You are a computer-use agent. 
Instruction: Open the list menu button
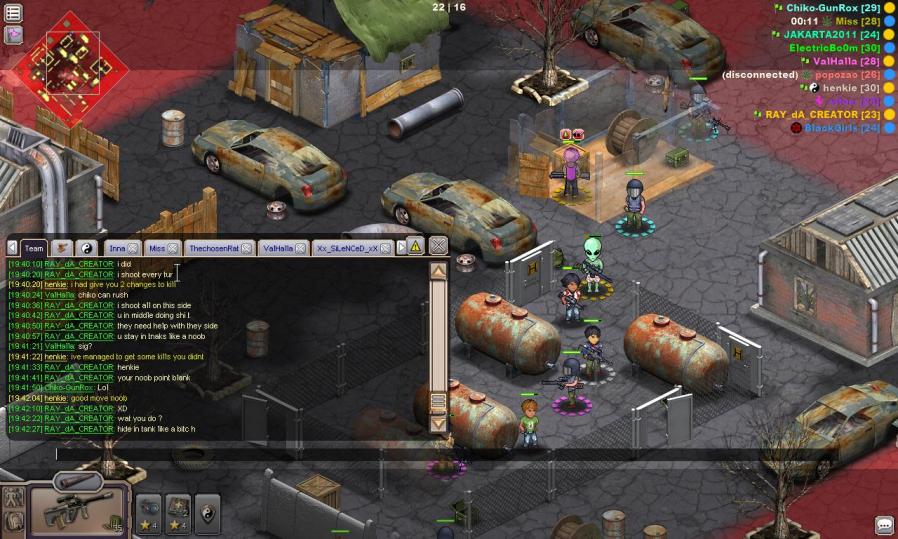point(14,13)
